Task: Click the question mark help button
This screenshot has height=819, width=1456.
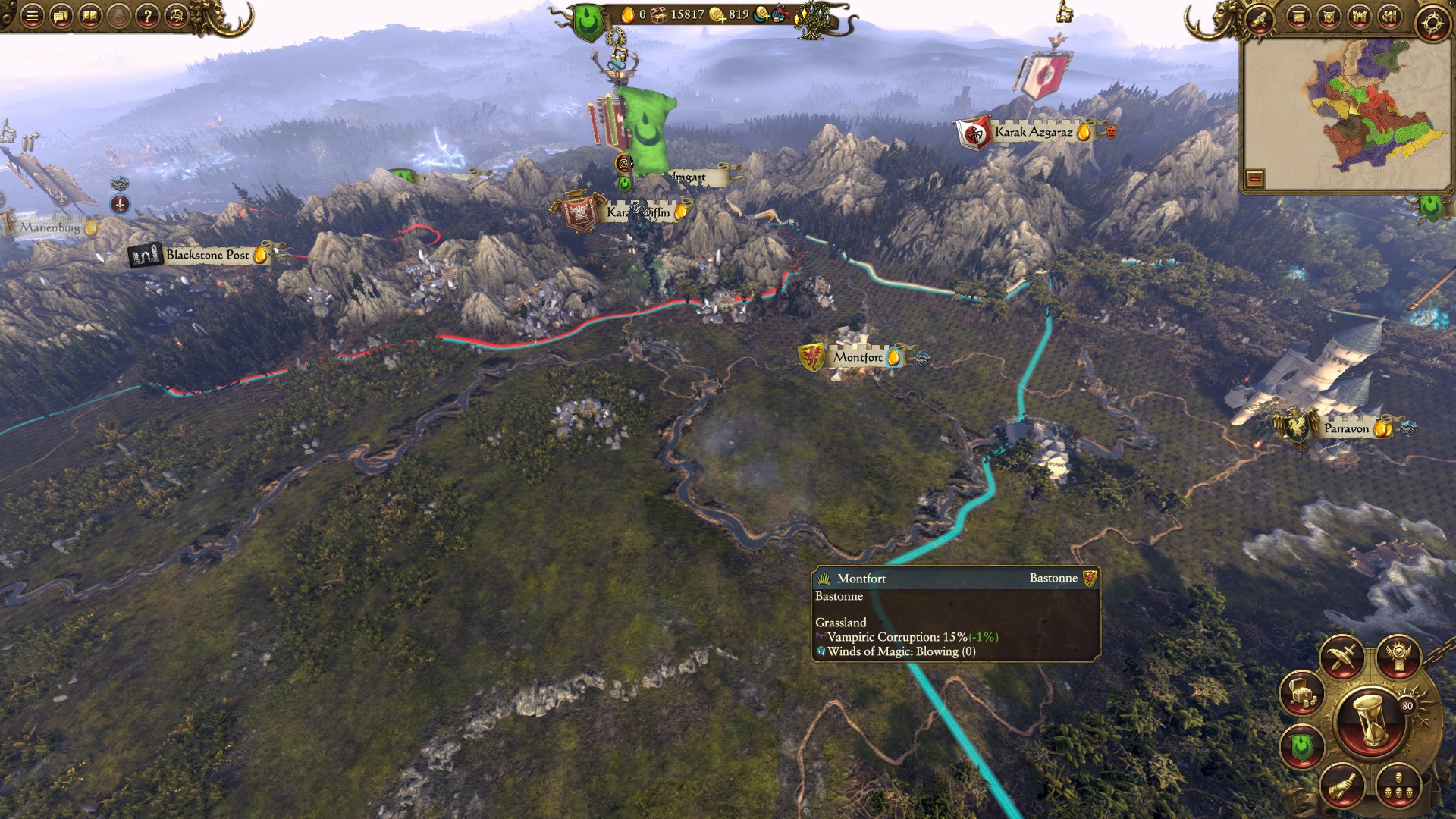Action: pos(147,16)
